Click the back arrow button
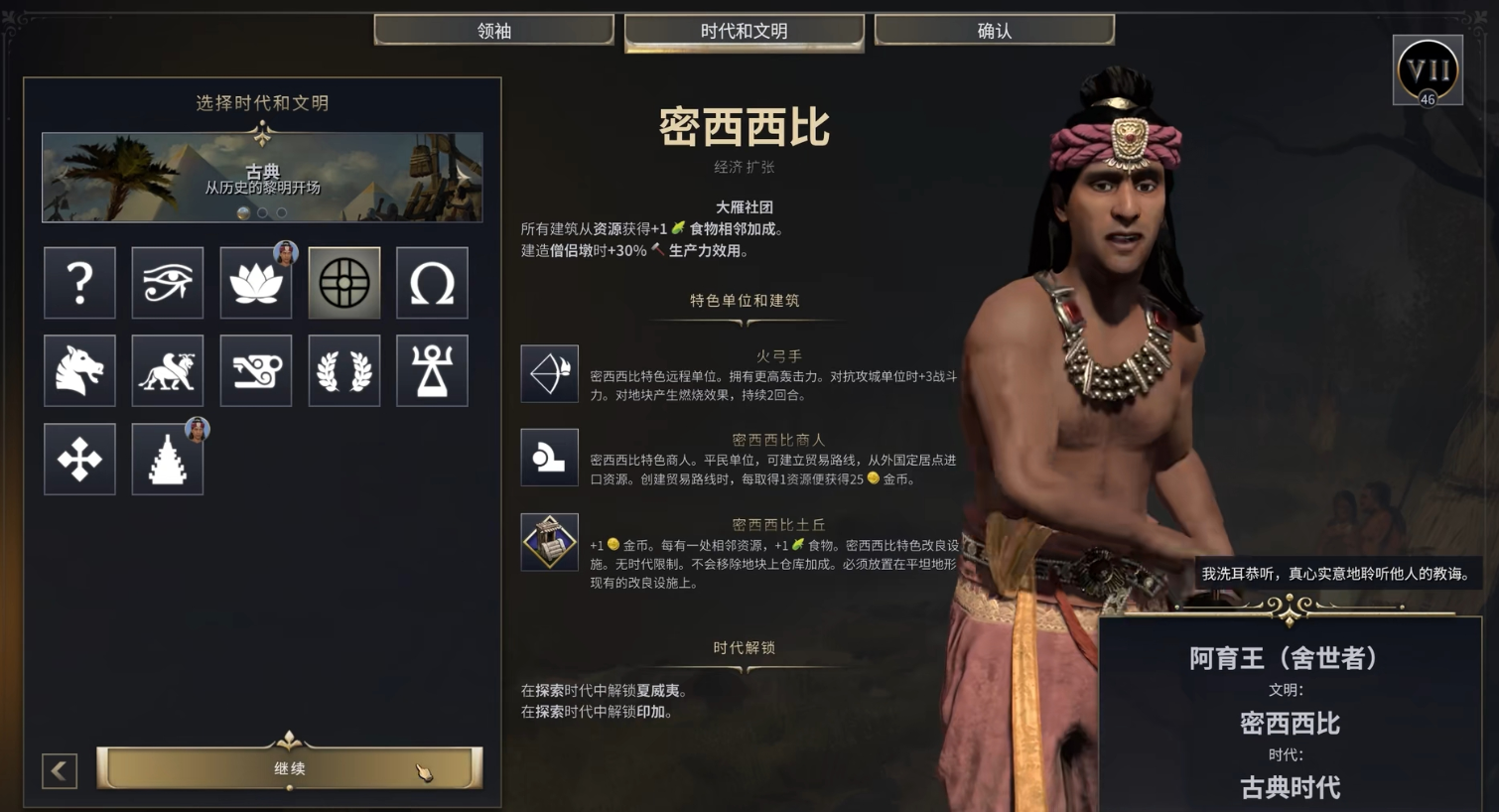This screenshot has width=1499, height=812. tap(60, 769)
